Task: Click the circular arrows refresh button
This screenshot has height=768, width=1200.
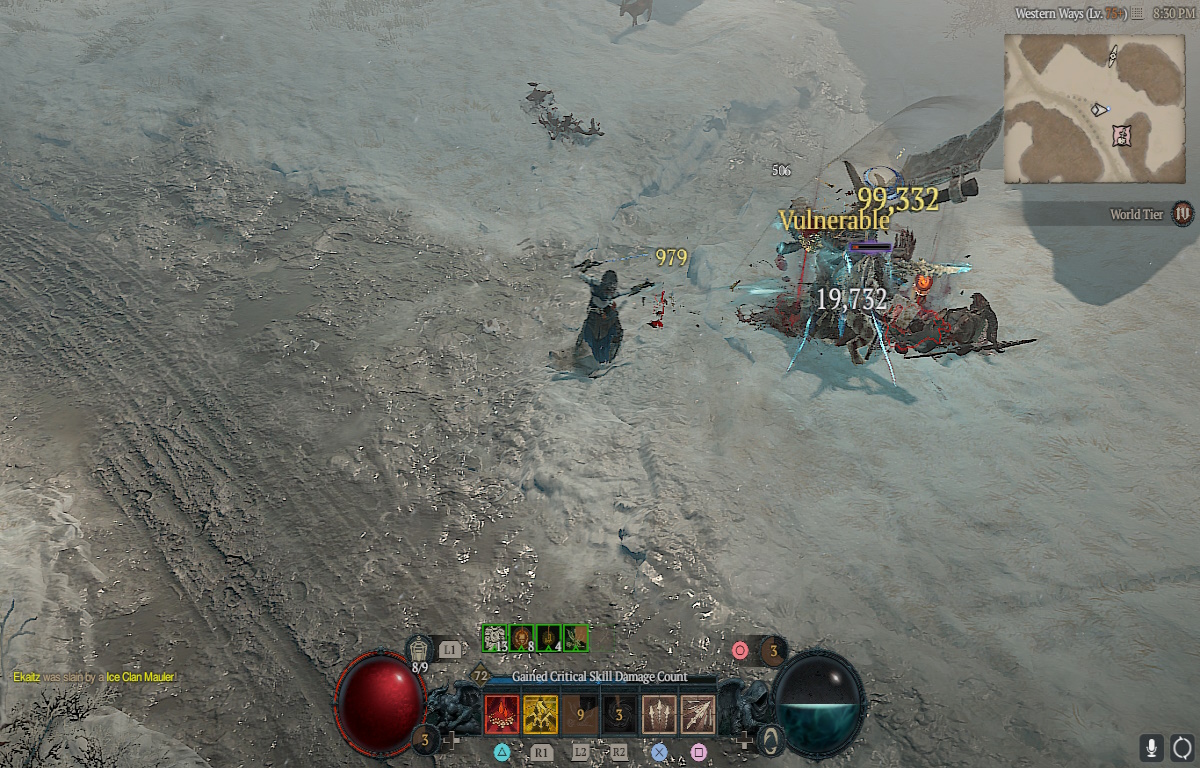Action: point(1183,747)
